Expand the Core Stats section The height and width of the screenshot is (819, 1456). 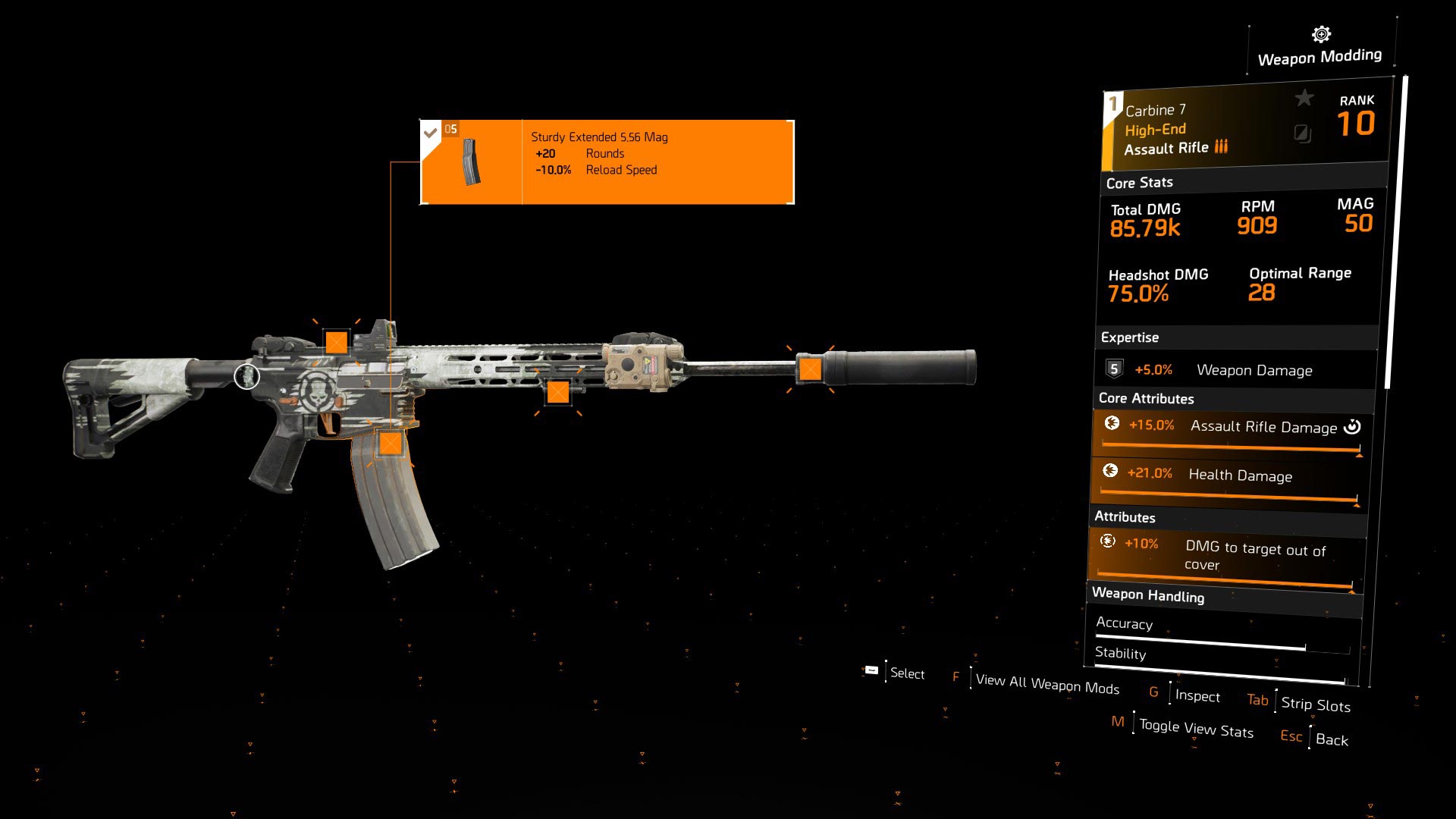(x=1138, y=182)
